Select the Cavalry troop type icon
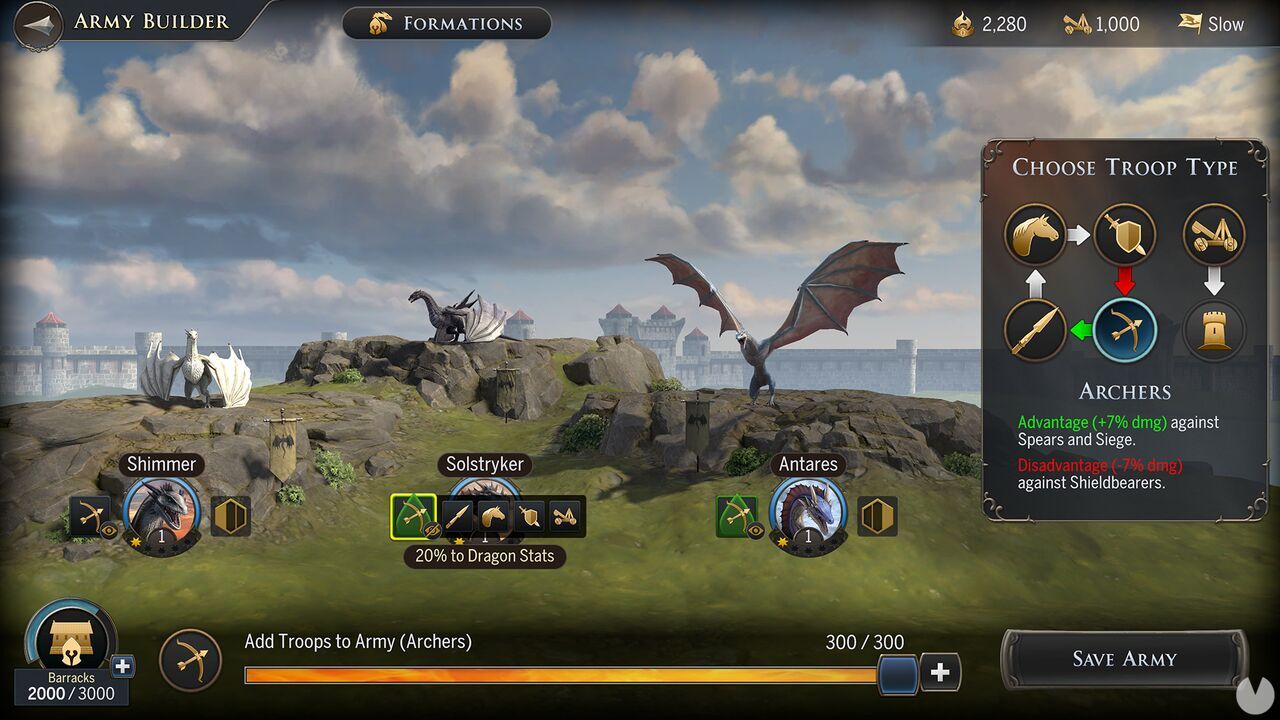This screenshot has height=720, width=1280. [1035, 233]
